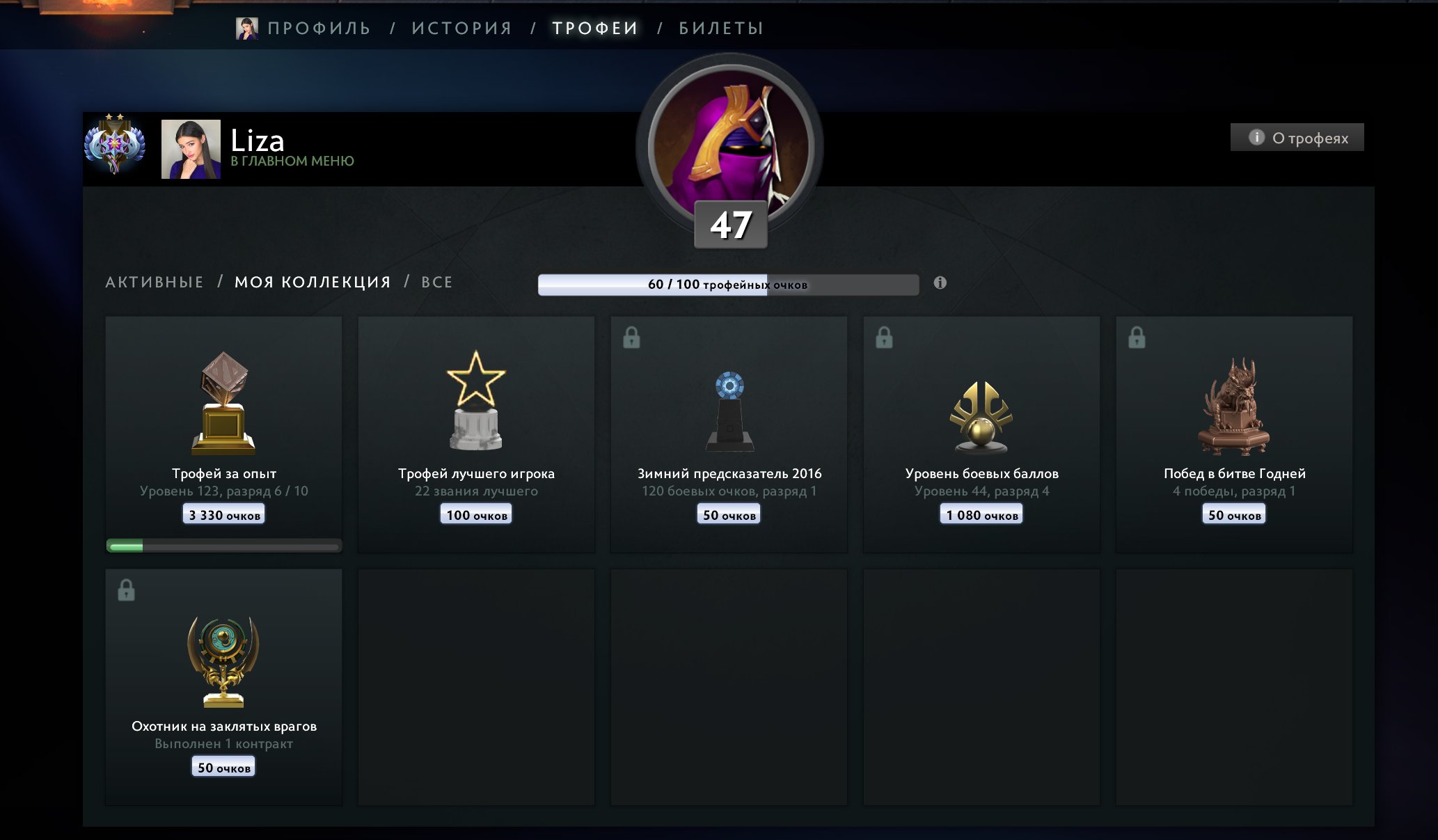Click the lock on Зимний предсказатель 2016 card
This screenshot has width=1438, height=840.
632,339
